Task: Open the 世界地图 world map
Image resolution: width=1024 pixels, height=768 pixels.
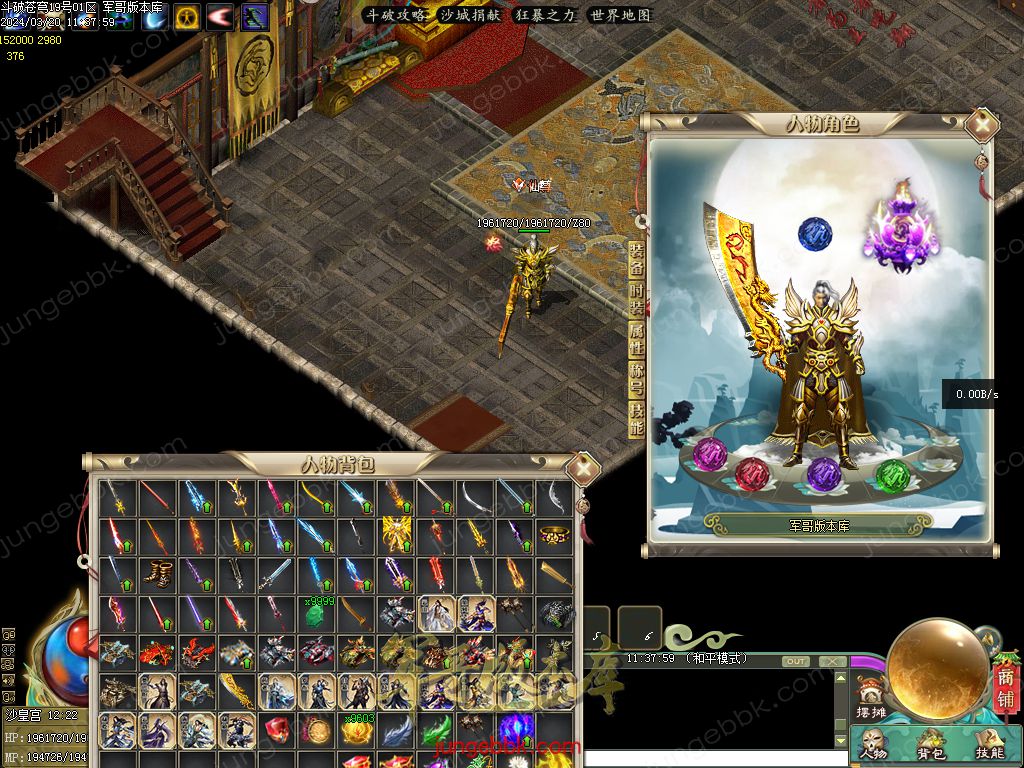Action: coord(620,15)
